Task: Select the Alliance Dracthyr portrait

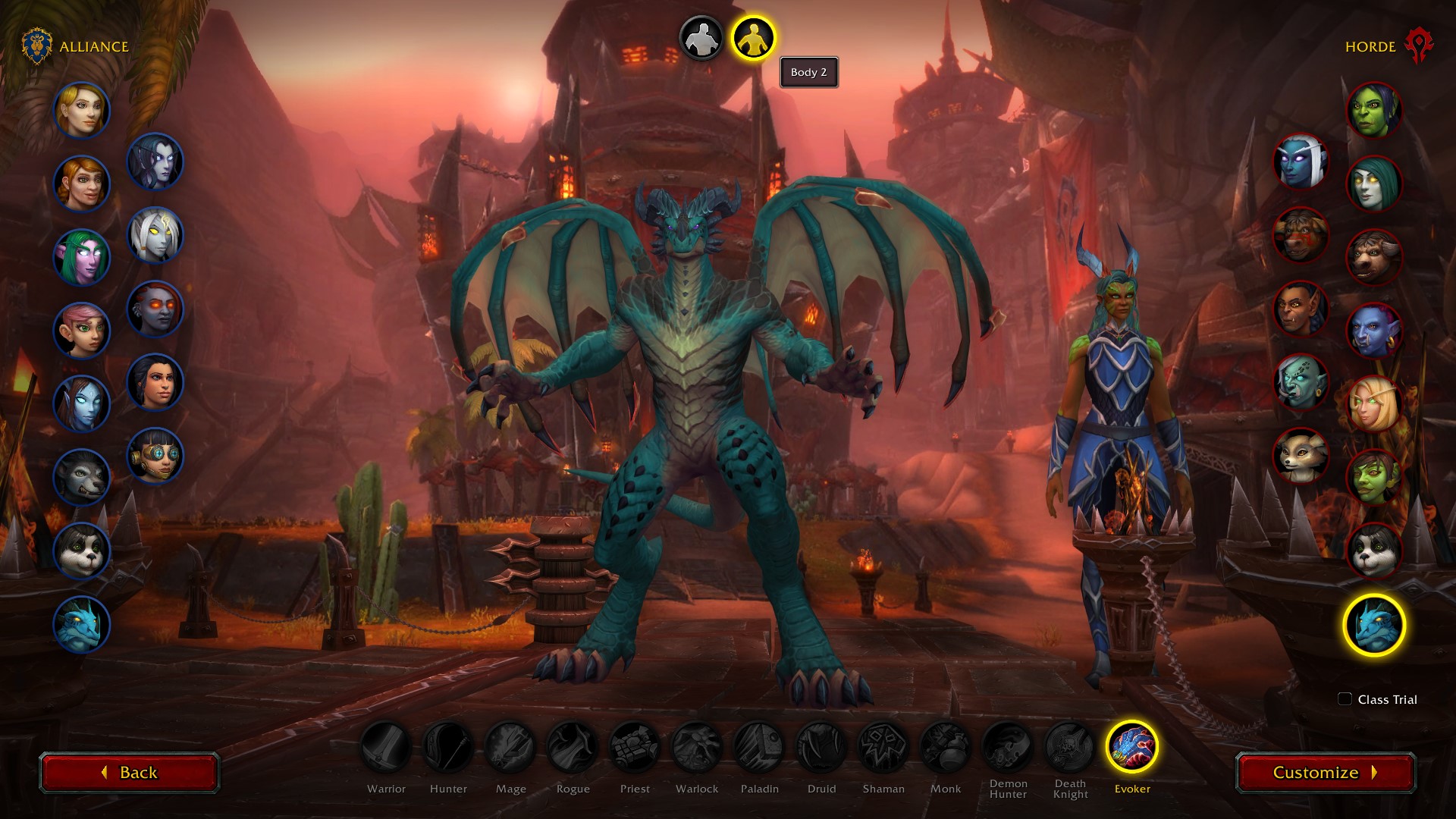Action: (82, 625)
